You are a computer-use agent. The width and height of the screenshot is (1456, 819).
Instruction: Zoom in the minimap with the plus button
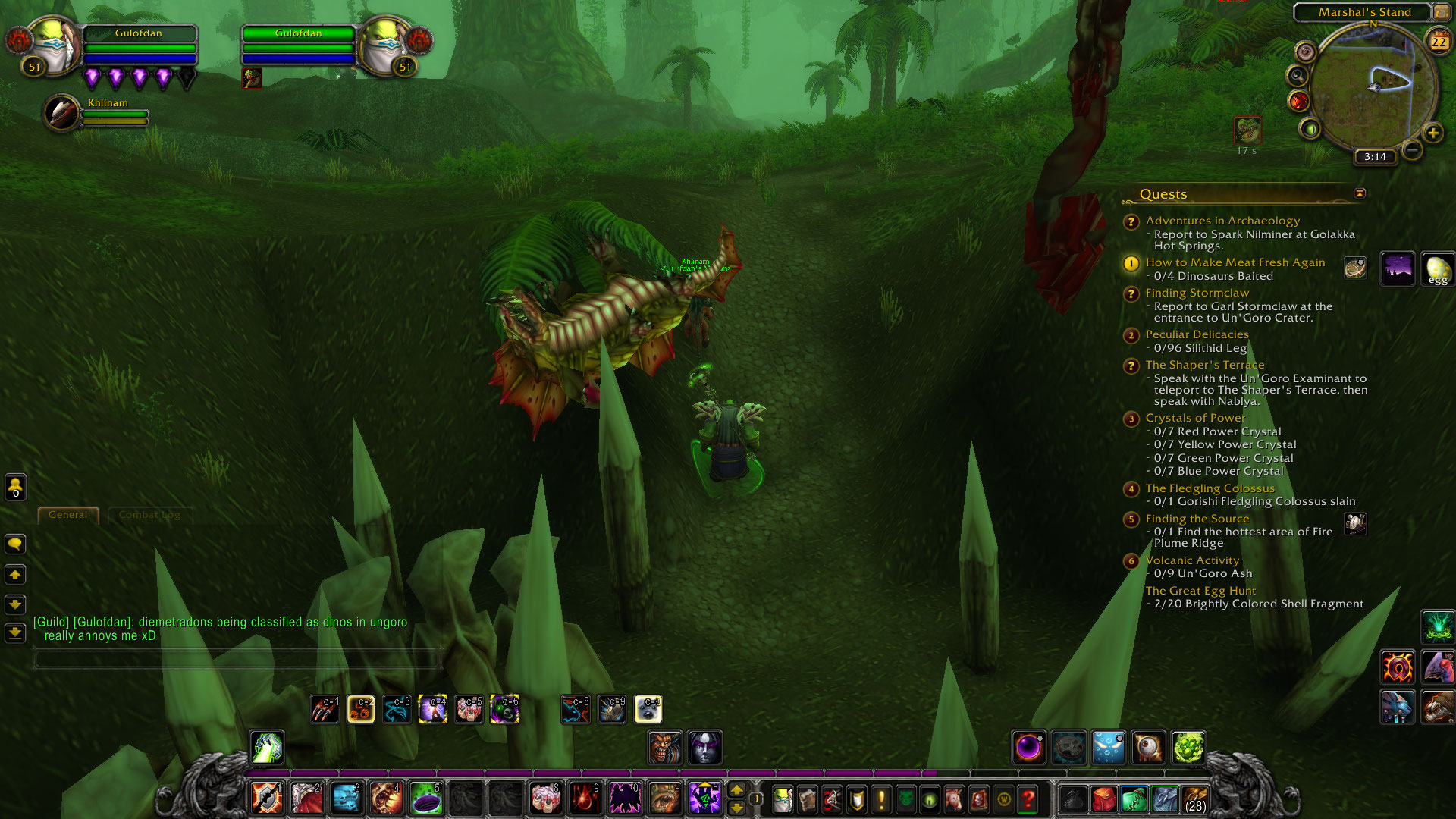[1432, 133]
